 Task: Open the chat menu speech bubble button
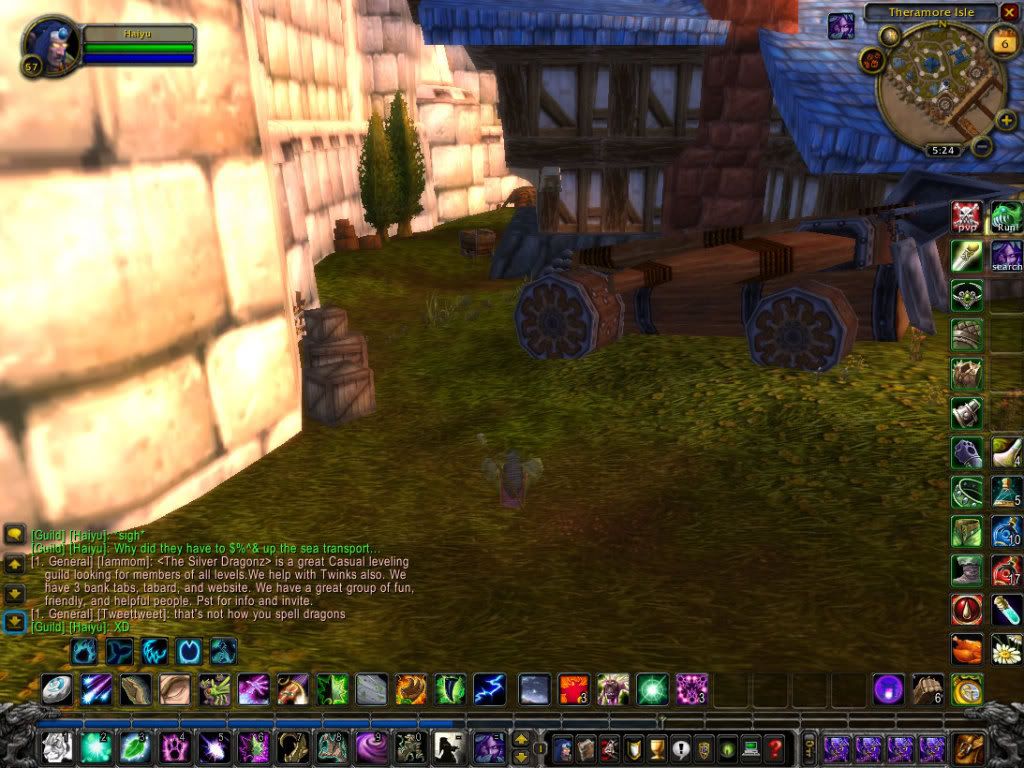[14, 535]
